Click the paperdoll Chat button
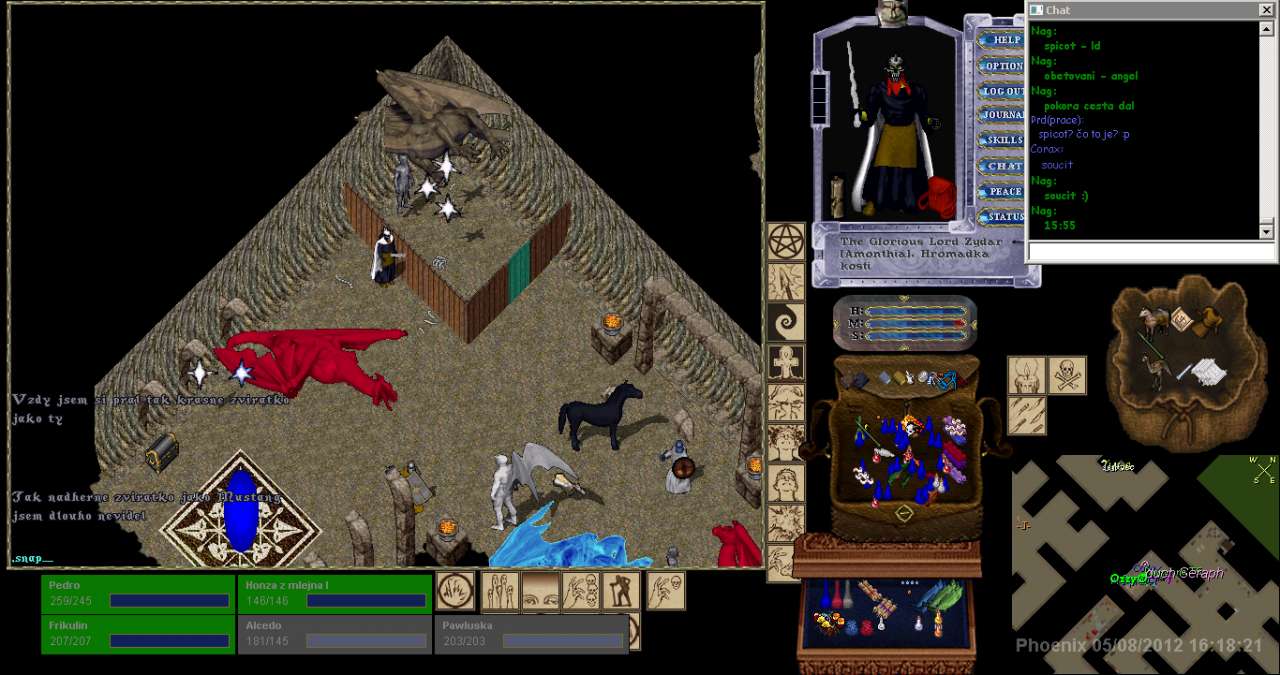Viewport: 1280px width, 675px height. pos(1003,166)
